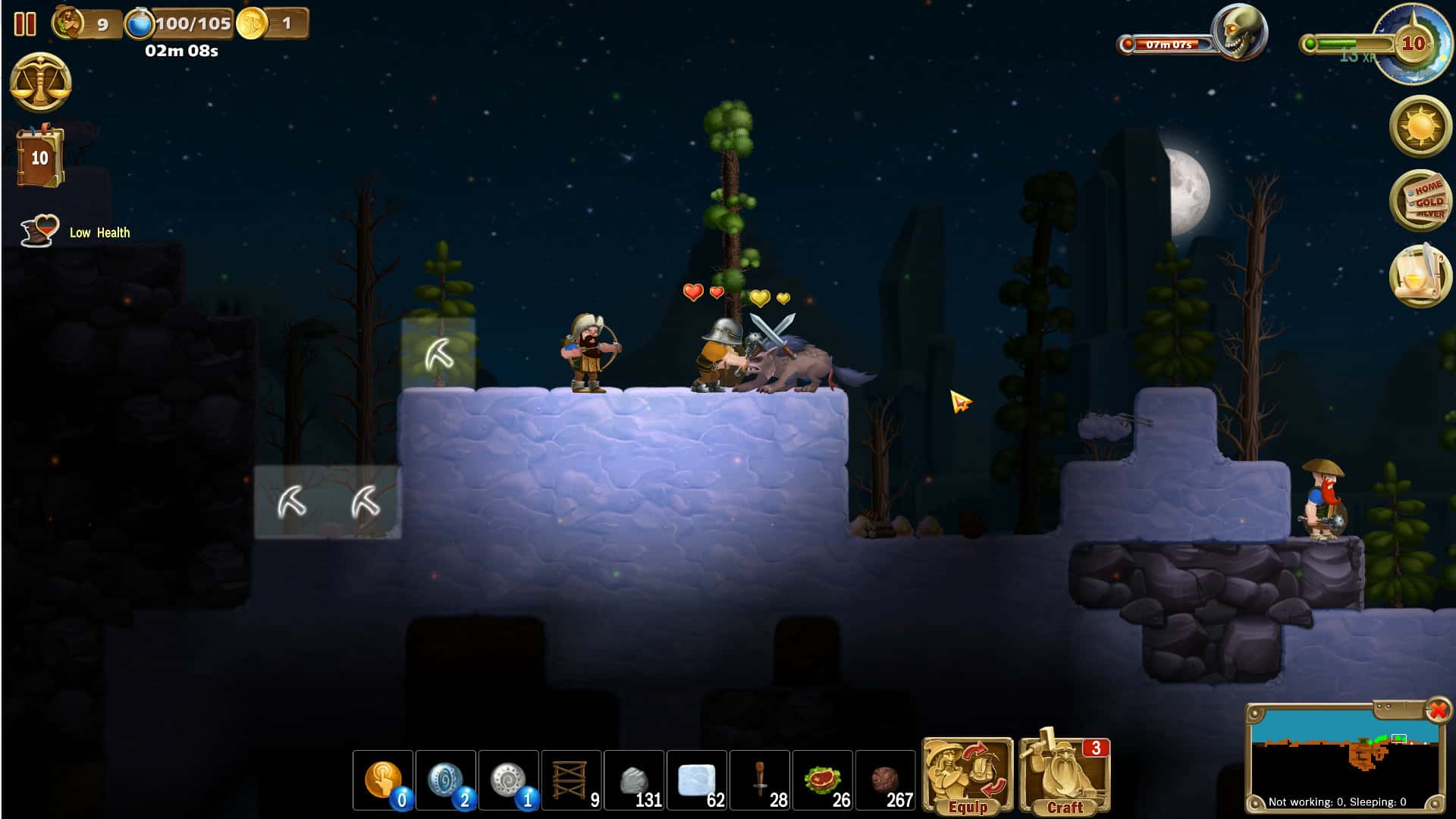Screen dimensions: 1456x819
Task: Click the experience bar near the clock
Action: click(x=1346, y=42)
